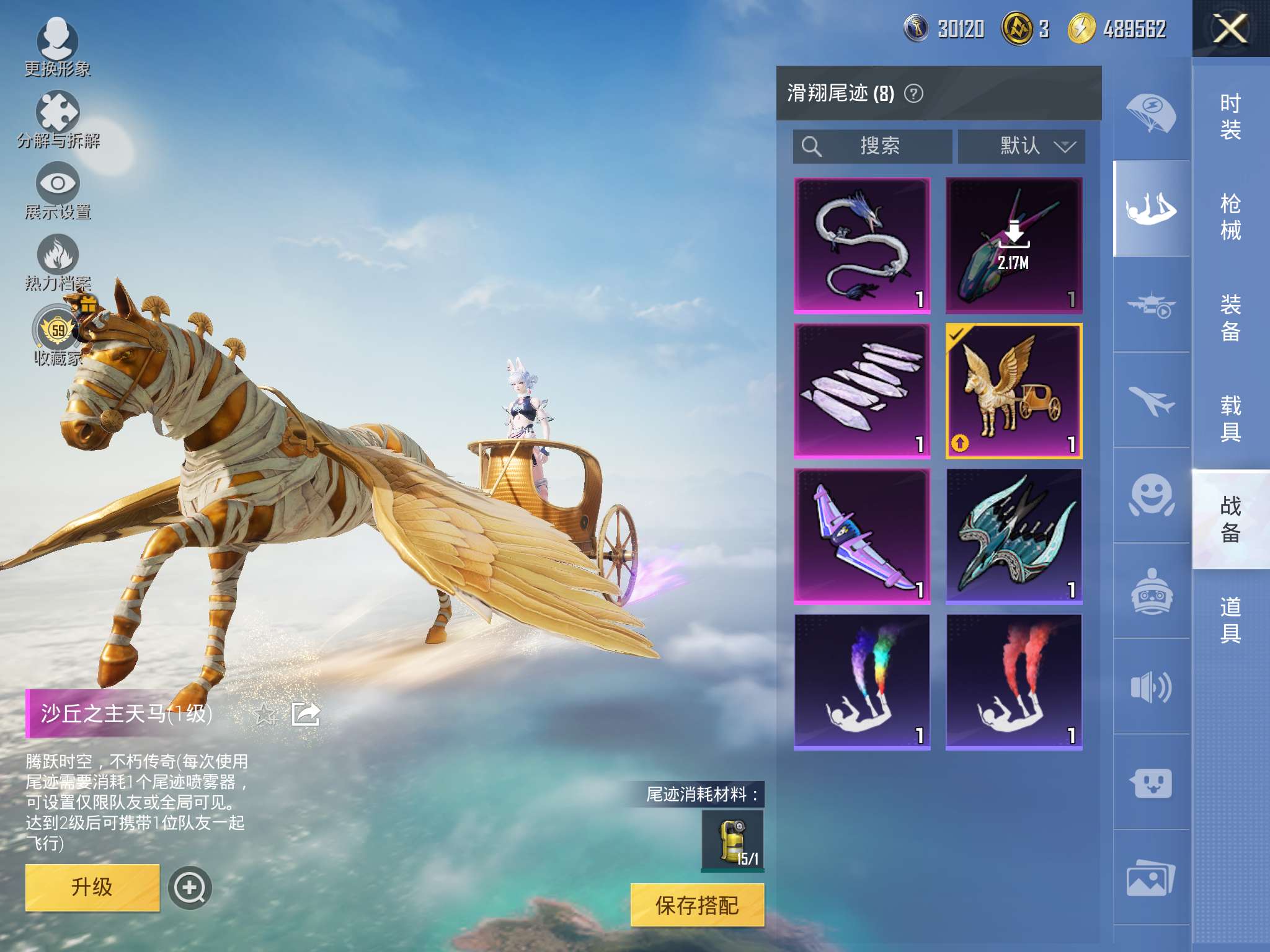
Task: Choose the crystal shards glide trail
Action: [862, 391]
